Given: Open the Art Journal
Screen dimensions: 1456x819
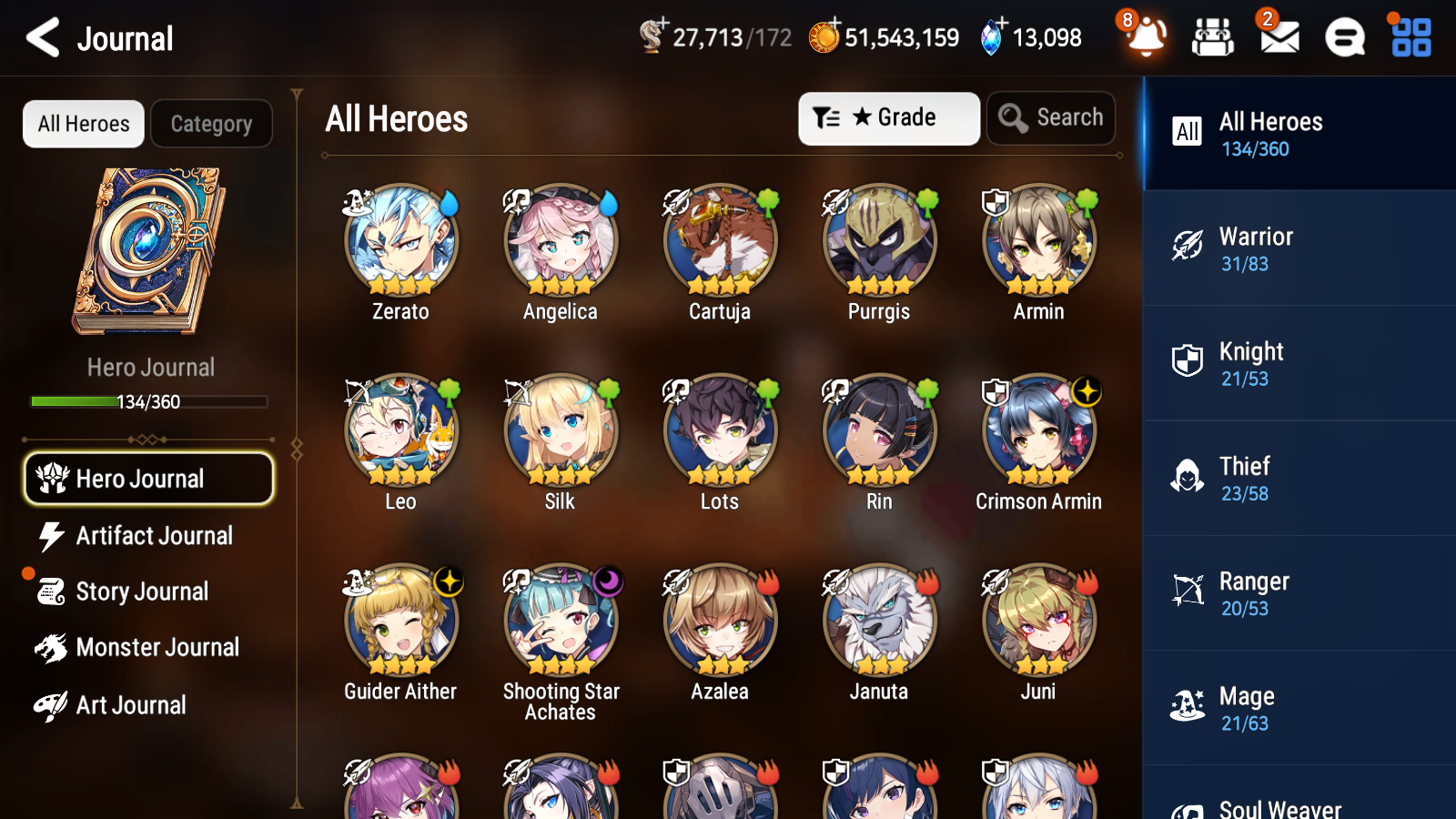Looking at the screenshot, I should tap(130, 704).
